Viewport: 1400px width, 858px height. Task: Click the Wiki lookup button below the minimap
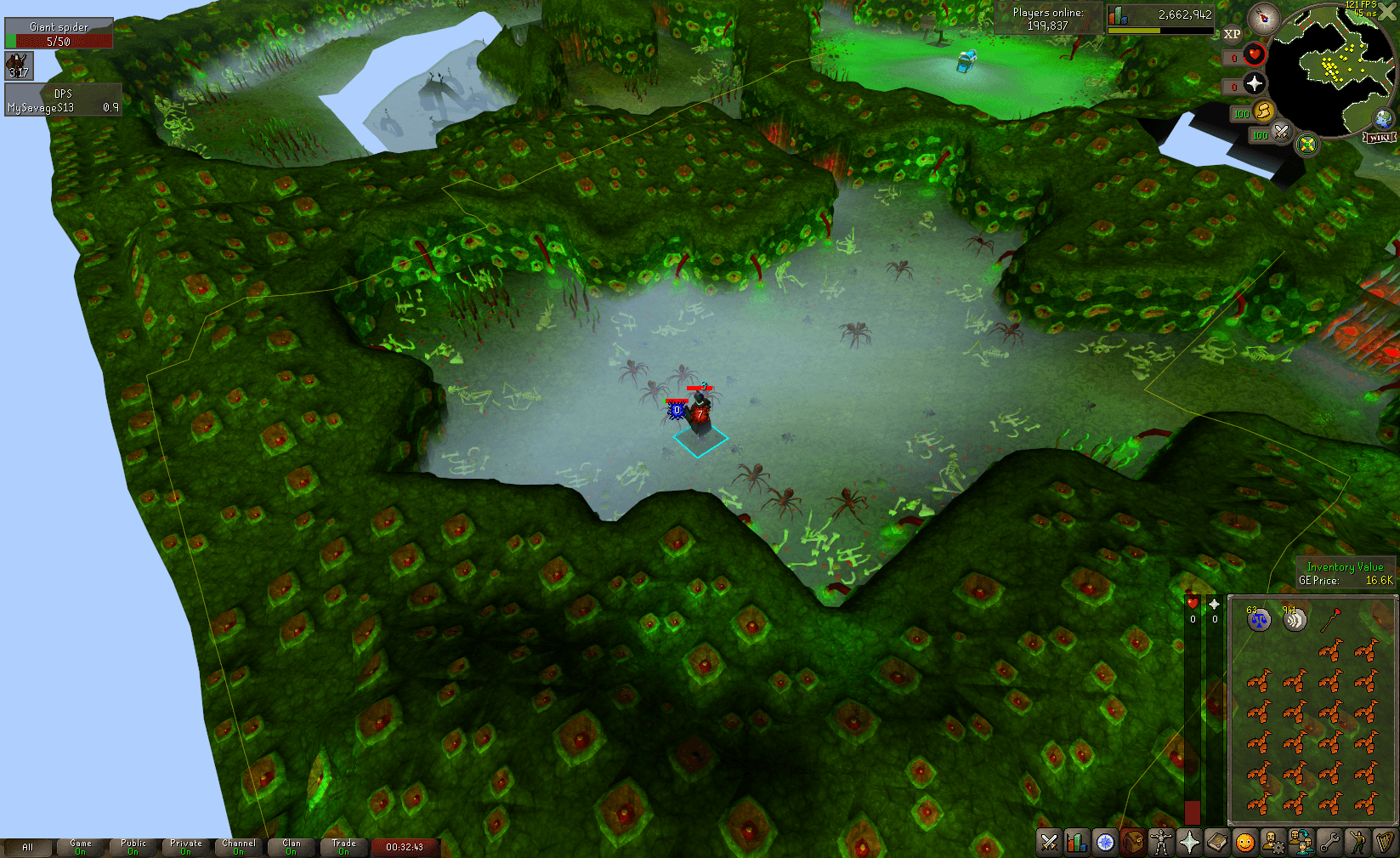(x=1379, y=137)
